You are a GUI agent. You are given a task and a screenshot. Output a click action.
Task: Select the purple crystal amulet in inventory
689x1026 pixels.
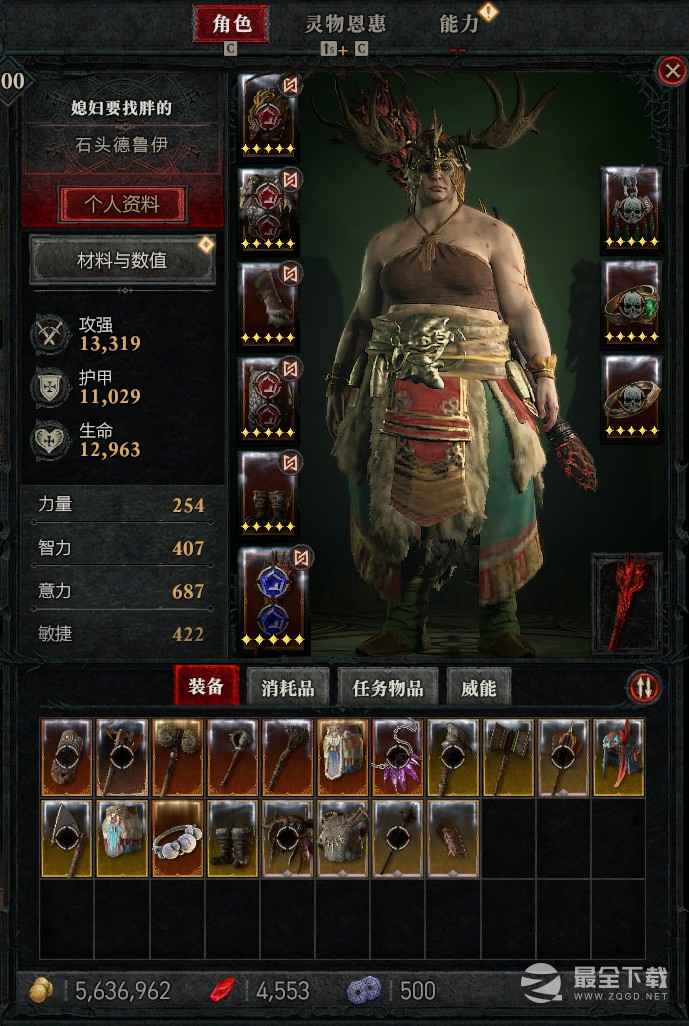pos(397,757)
